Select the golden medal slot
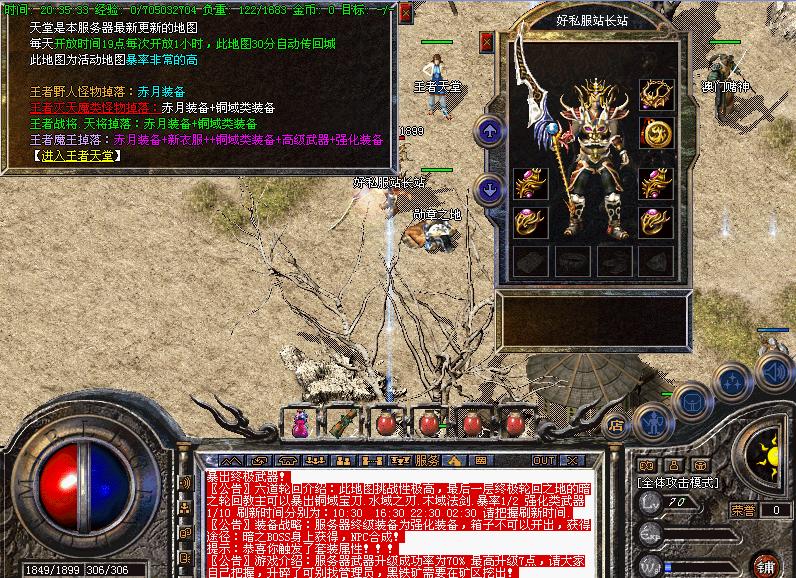The width and height of the screenshot is (796, 578). point(656,133)
